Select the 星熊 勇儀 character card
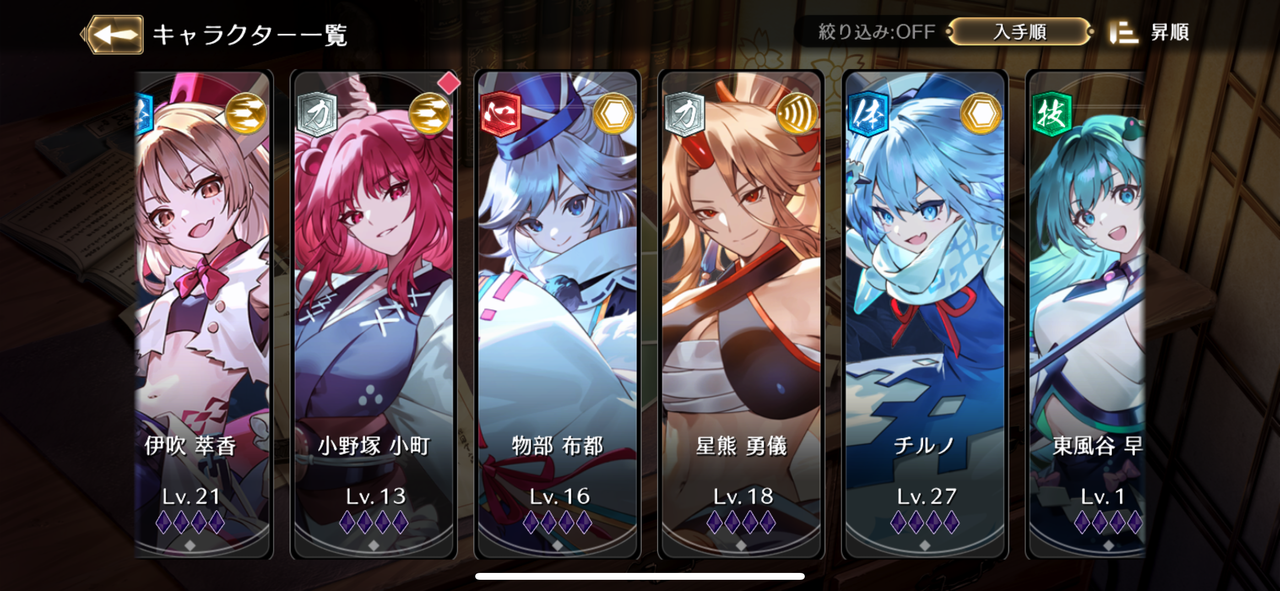Viewport: 1280px width, 591px height. (741, 310)
